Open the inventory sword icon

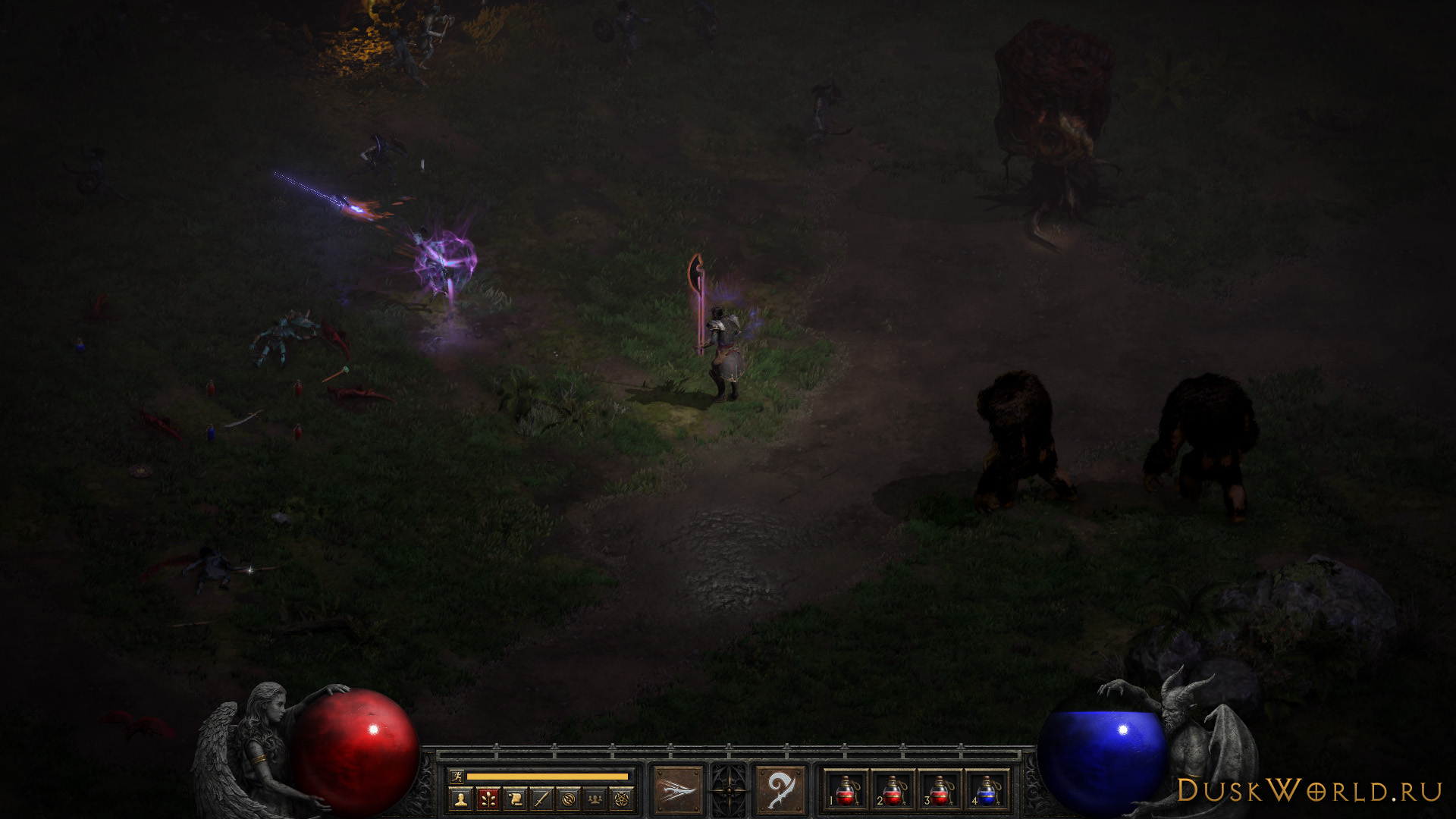(x=541, y=799)
